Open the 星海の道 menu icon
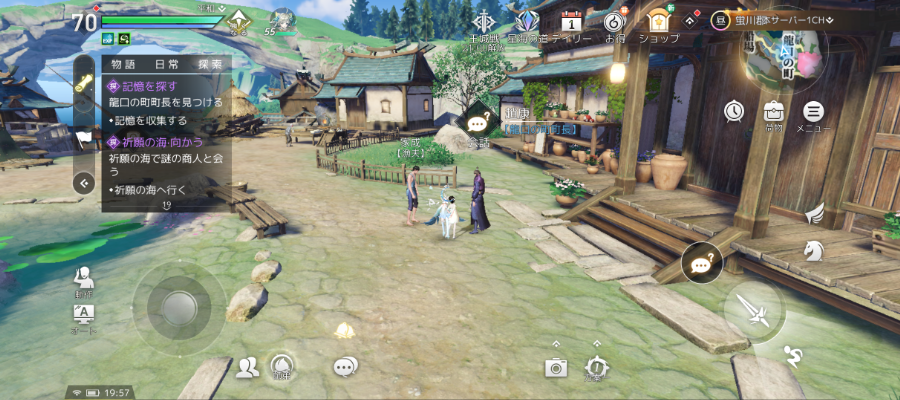 (527, 22)
